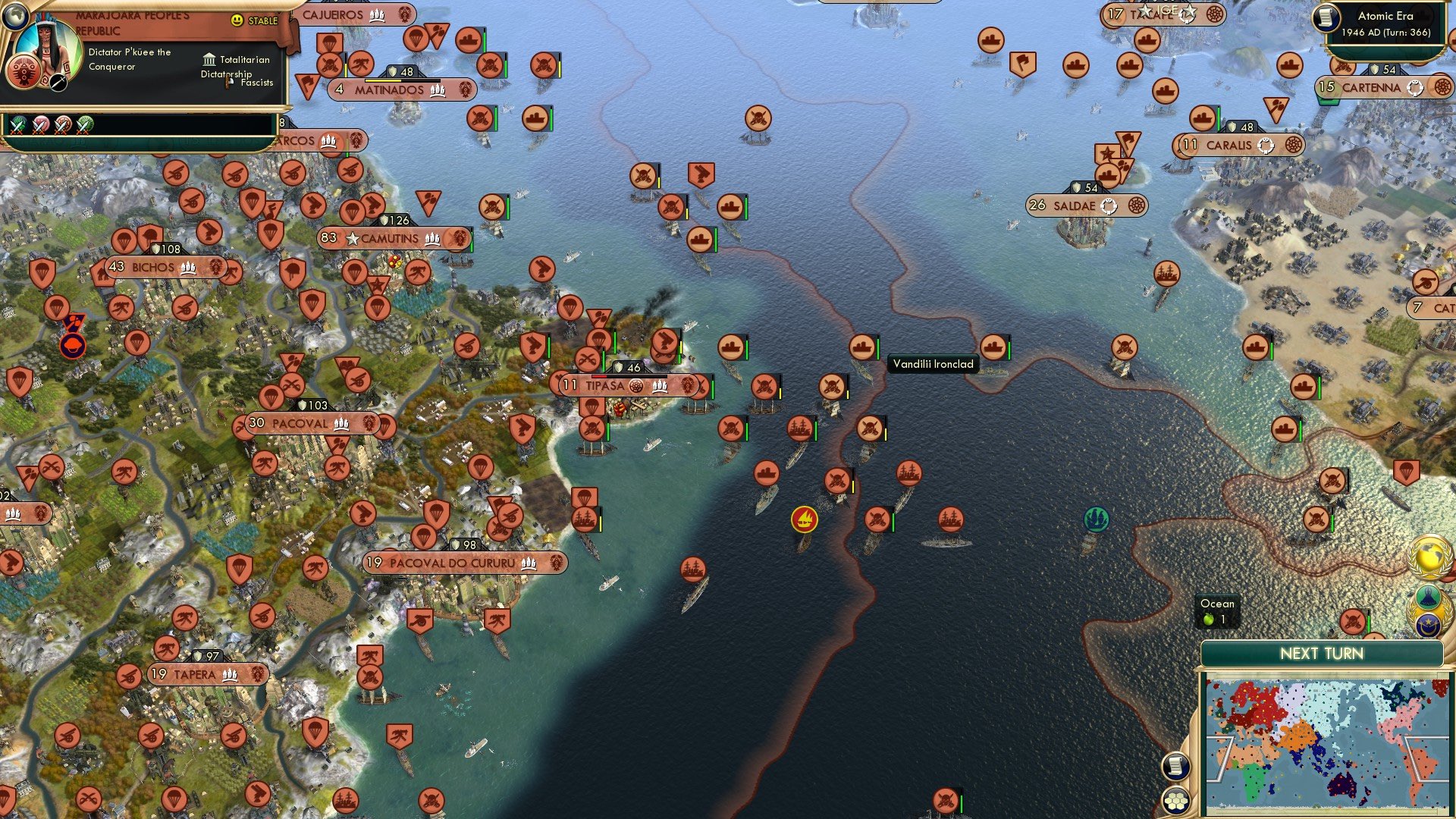
Task: Select the Vandilii Ironclad unit flag
Action: [x=861, y=345]
